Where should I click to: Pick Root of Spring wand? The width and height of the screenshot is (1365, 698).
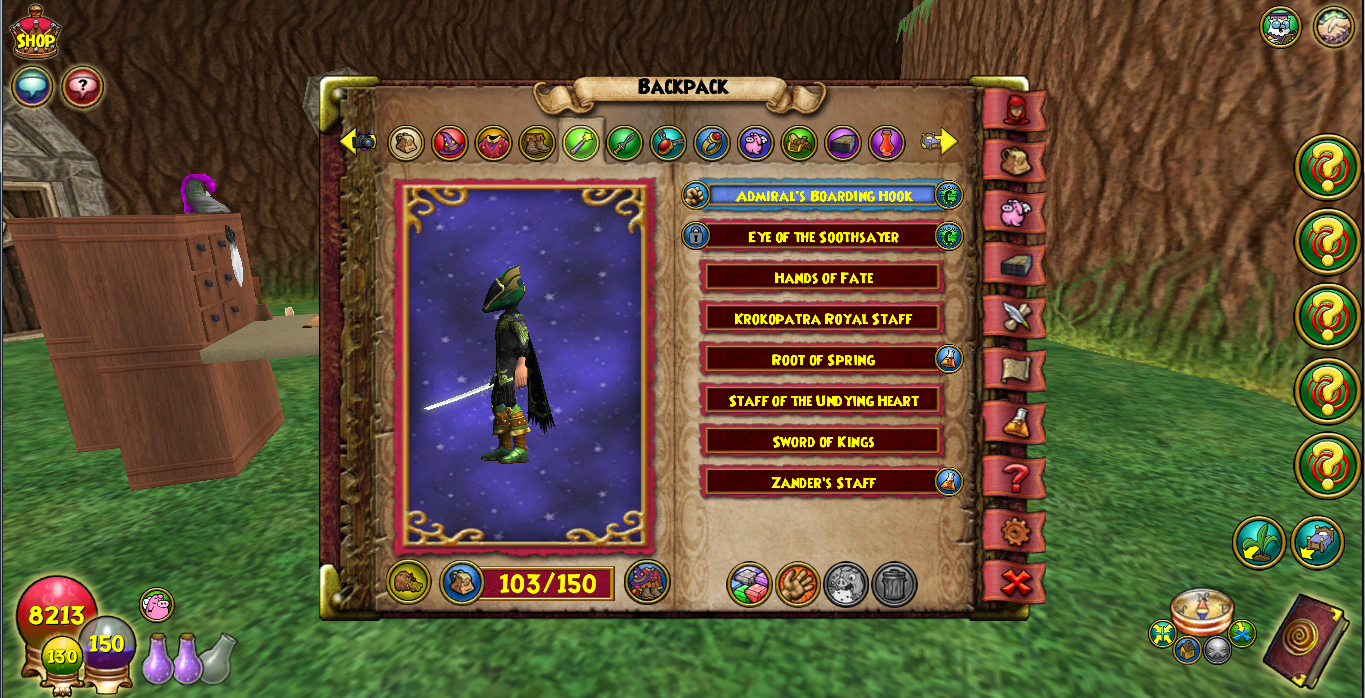(x=823, y=360)
